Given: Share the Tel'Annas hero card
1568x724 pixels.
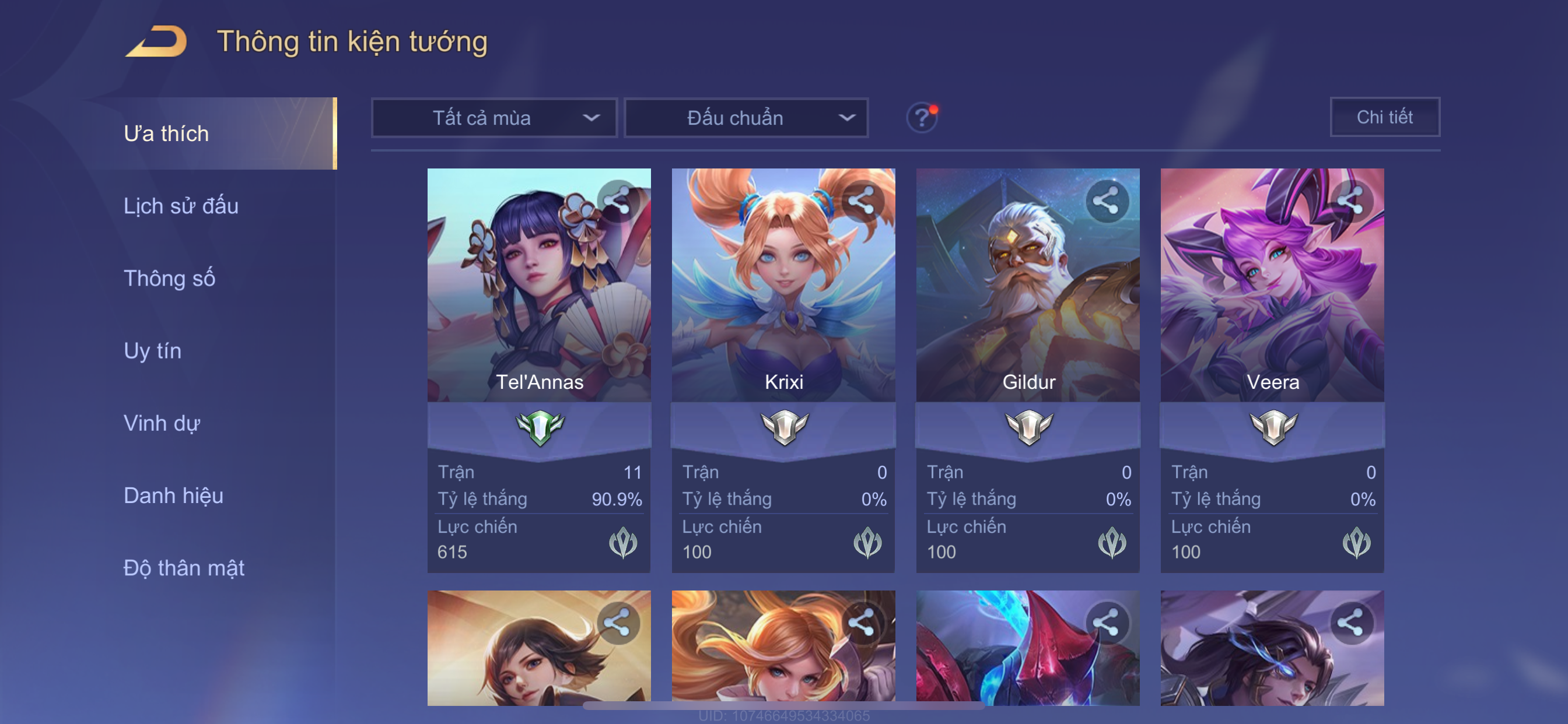Looking at the screenshot, I should pyautogui.click(x=618, y=200).
